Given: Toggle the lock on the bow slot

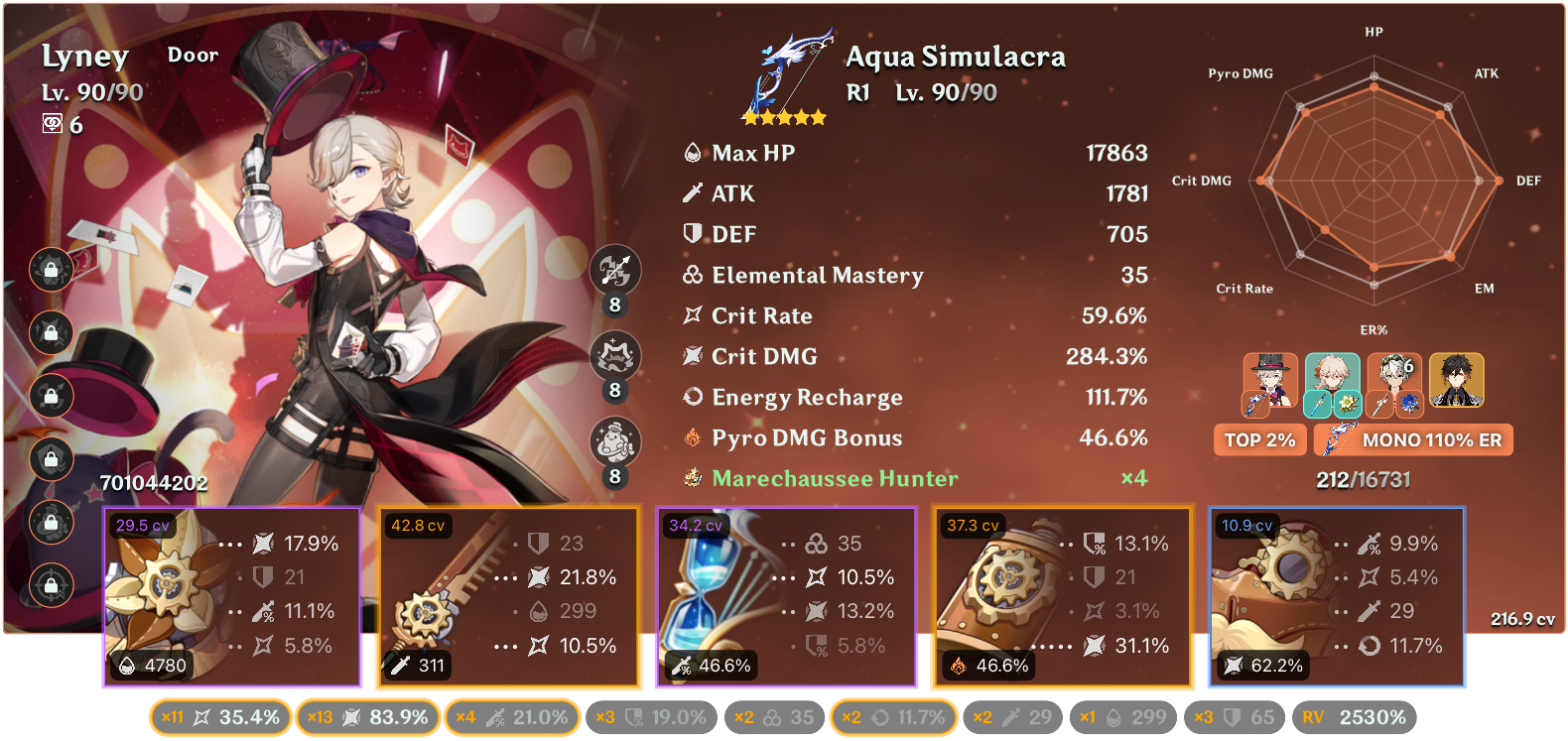Looking at the screenshot, I should 50,396.
